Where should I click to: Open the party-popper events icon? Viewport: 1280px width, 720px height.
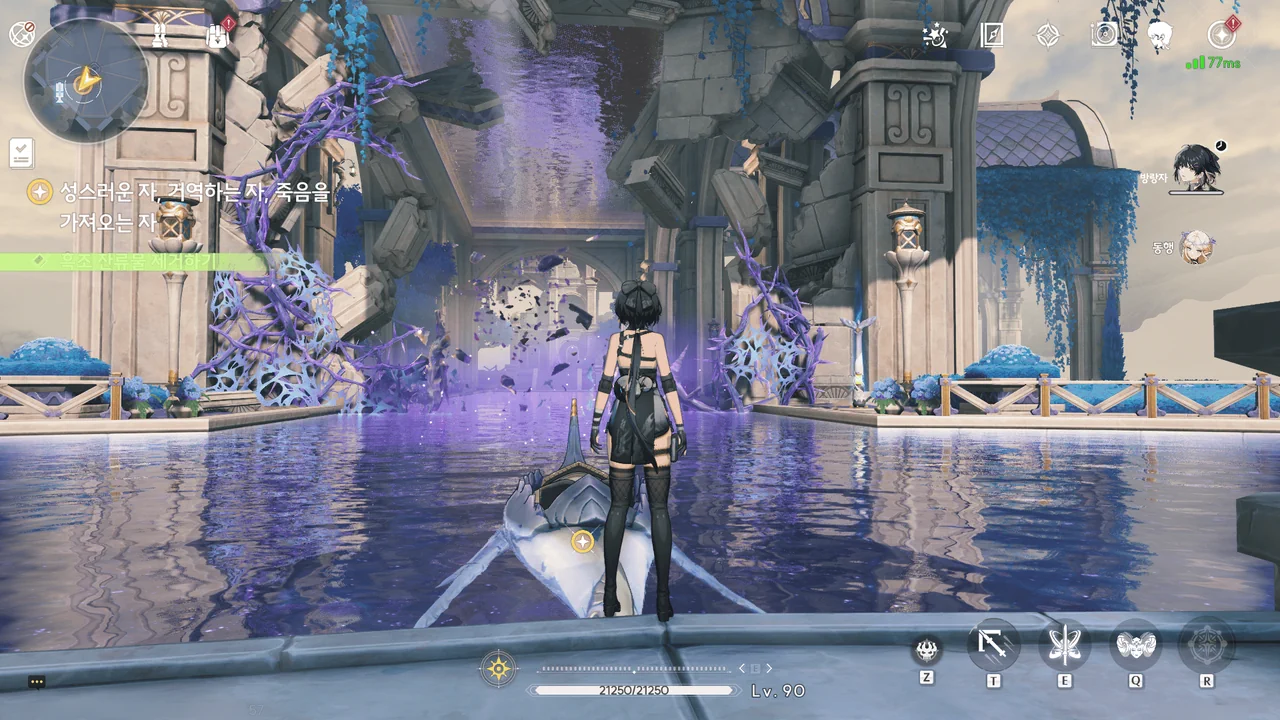pyautogui.click(x=936, y=35)
